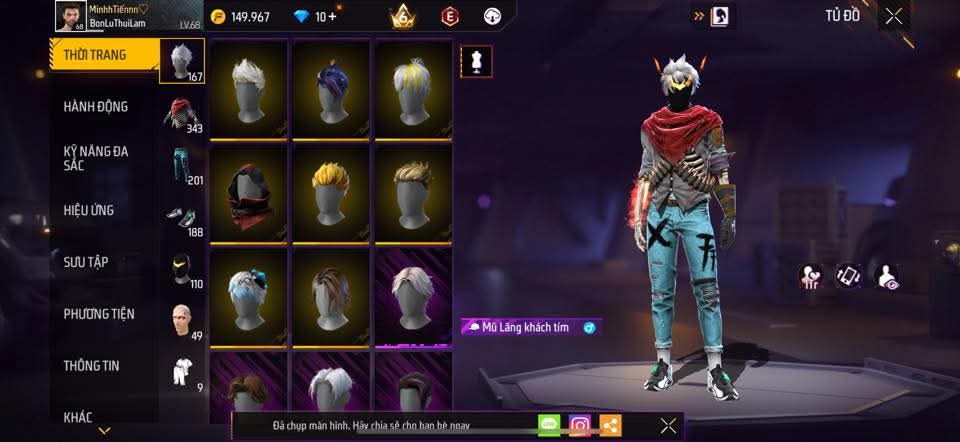Image resolution: width=960 pixels, height=442 pixels.
Task: Open the gold rank badge icon
Action: pos(403,17)
